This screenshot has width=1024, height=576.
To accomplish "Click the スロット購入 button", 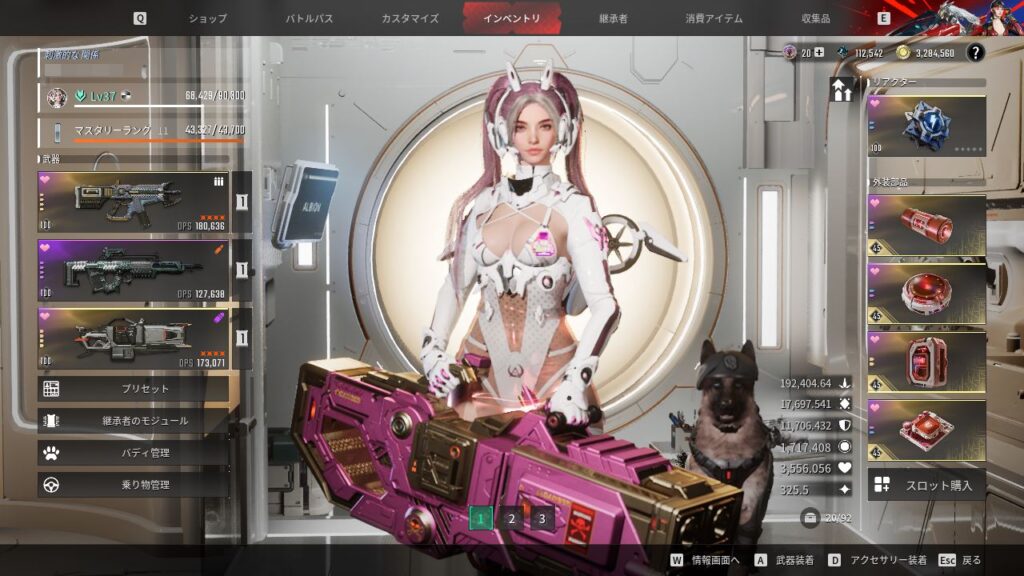I will (926, 485).
